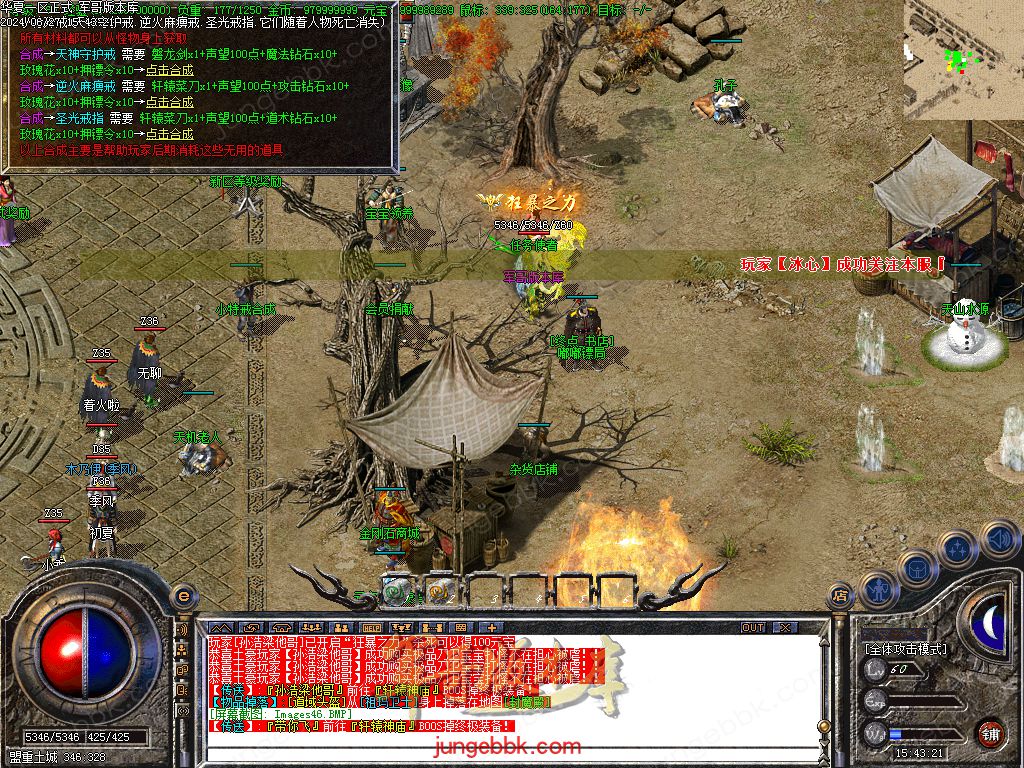The height and width of the screenshot is (768, 1024).
Task: Click the 点击合成 link for 逆火麻痹戒
Action: (169, 102)
